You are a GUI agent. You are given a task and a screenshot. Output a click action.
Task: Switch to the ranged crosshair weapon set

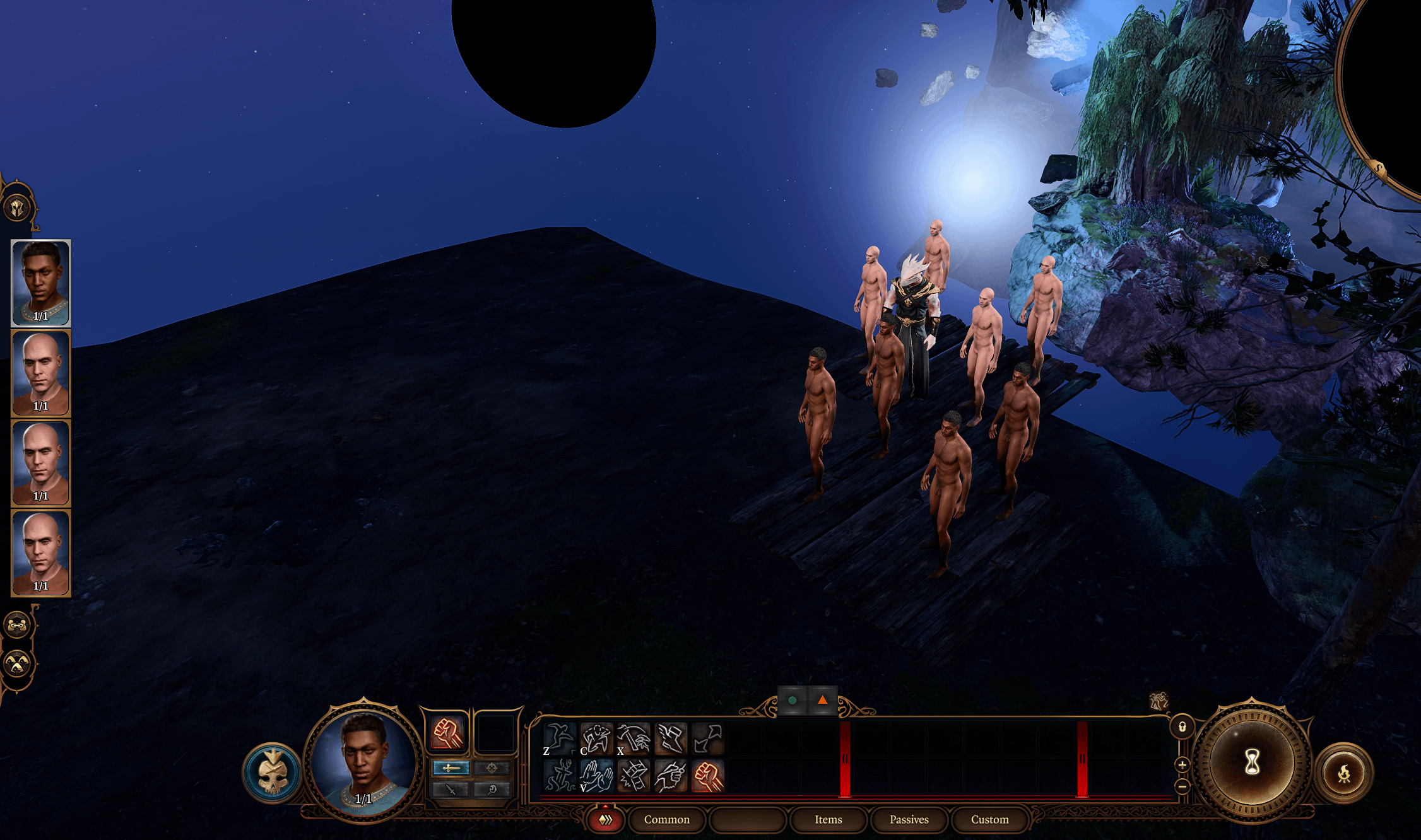coord(492,767)
